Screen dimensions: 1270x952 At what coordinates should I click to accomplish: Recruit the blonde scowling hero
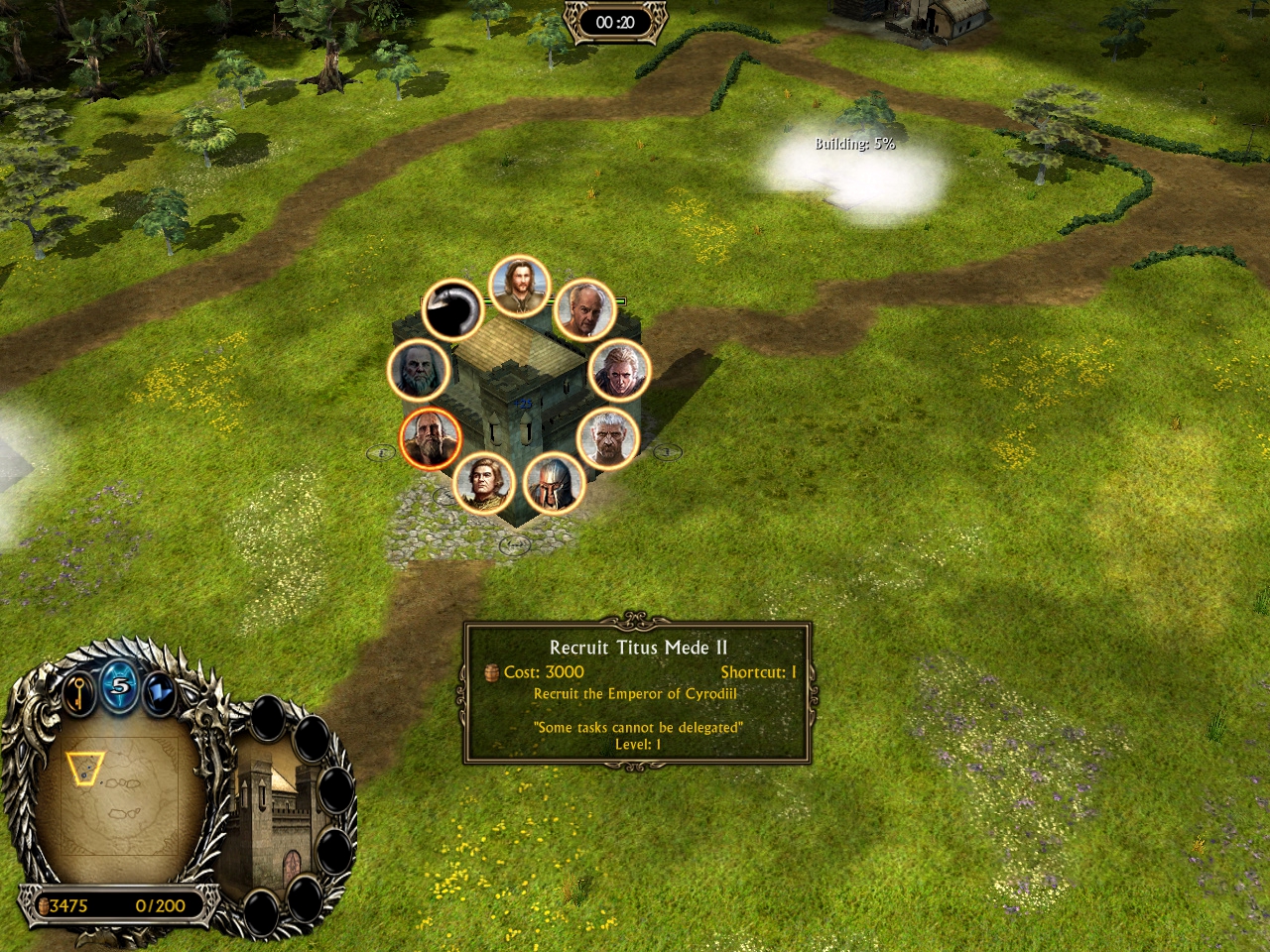click(619, 370)
